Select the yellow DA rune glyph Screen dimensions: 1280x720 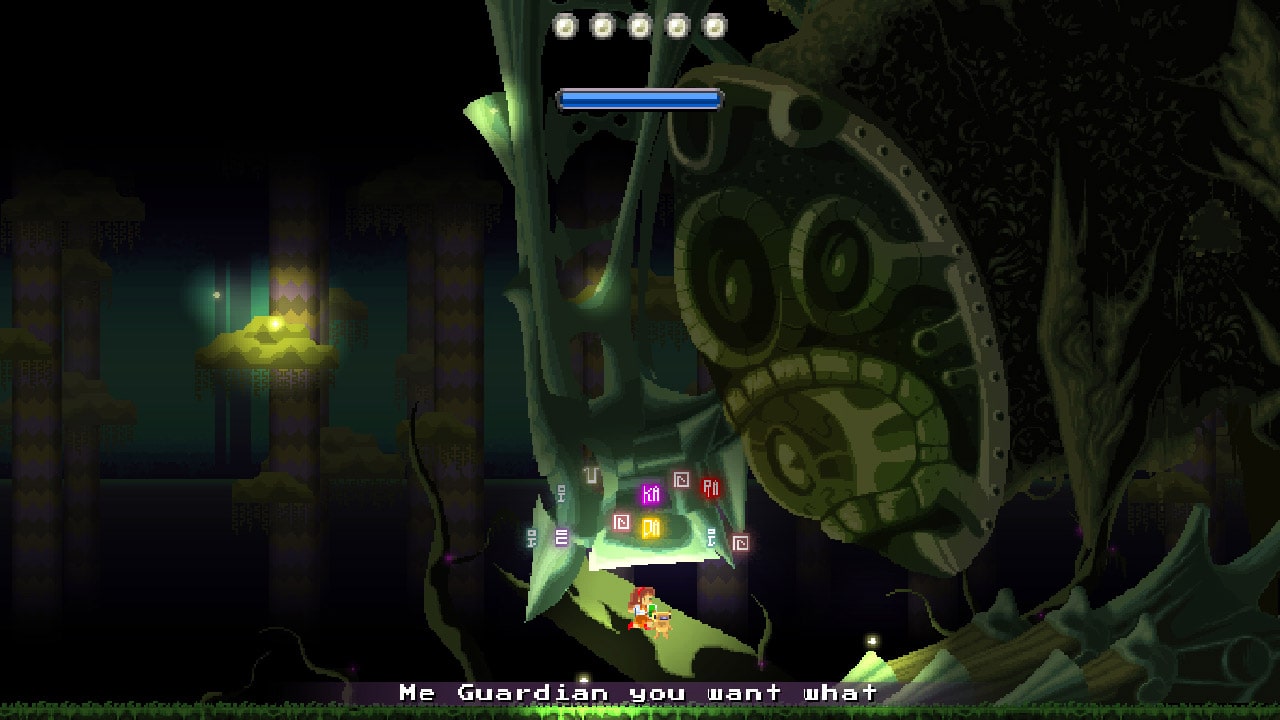click(653, 525)
